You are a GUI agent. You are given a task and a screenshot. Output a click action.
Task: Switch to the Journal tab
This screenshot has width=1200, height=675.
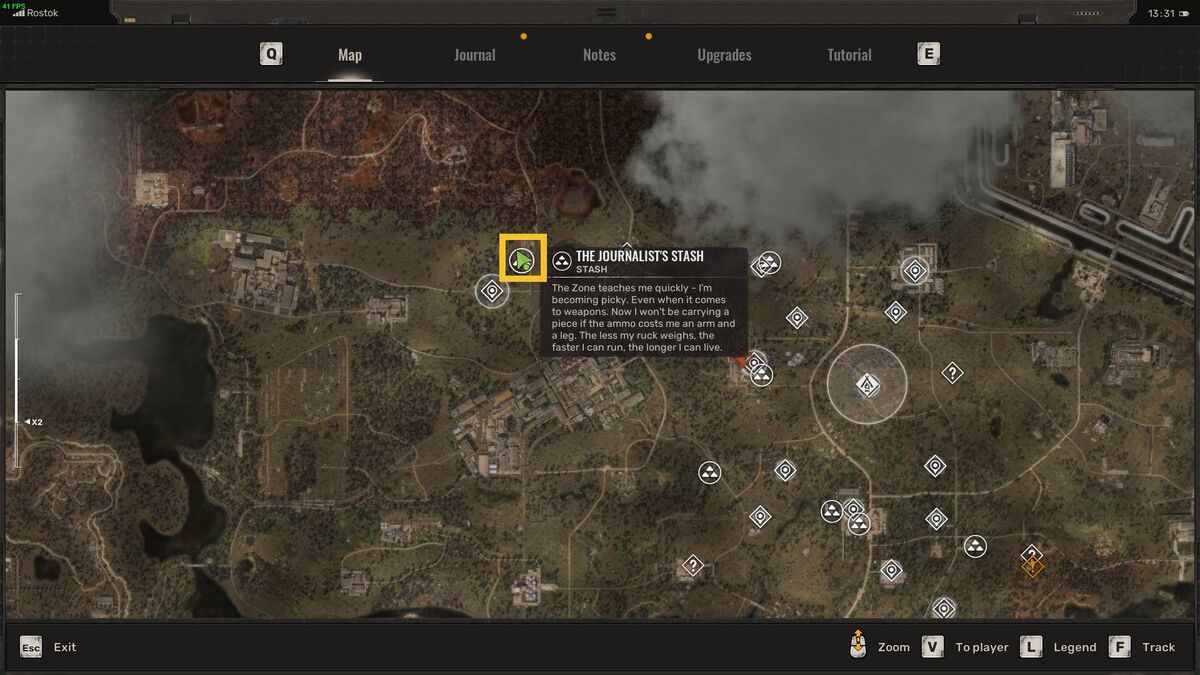pos(474,55)
